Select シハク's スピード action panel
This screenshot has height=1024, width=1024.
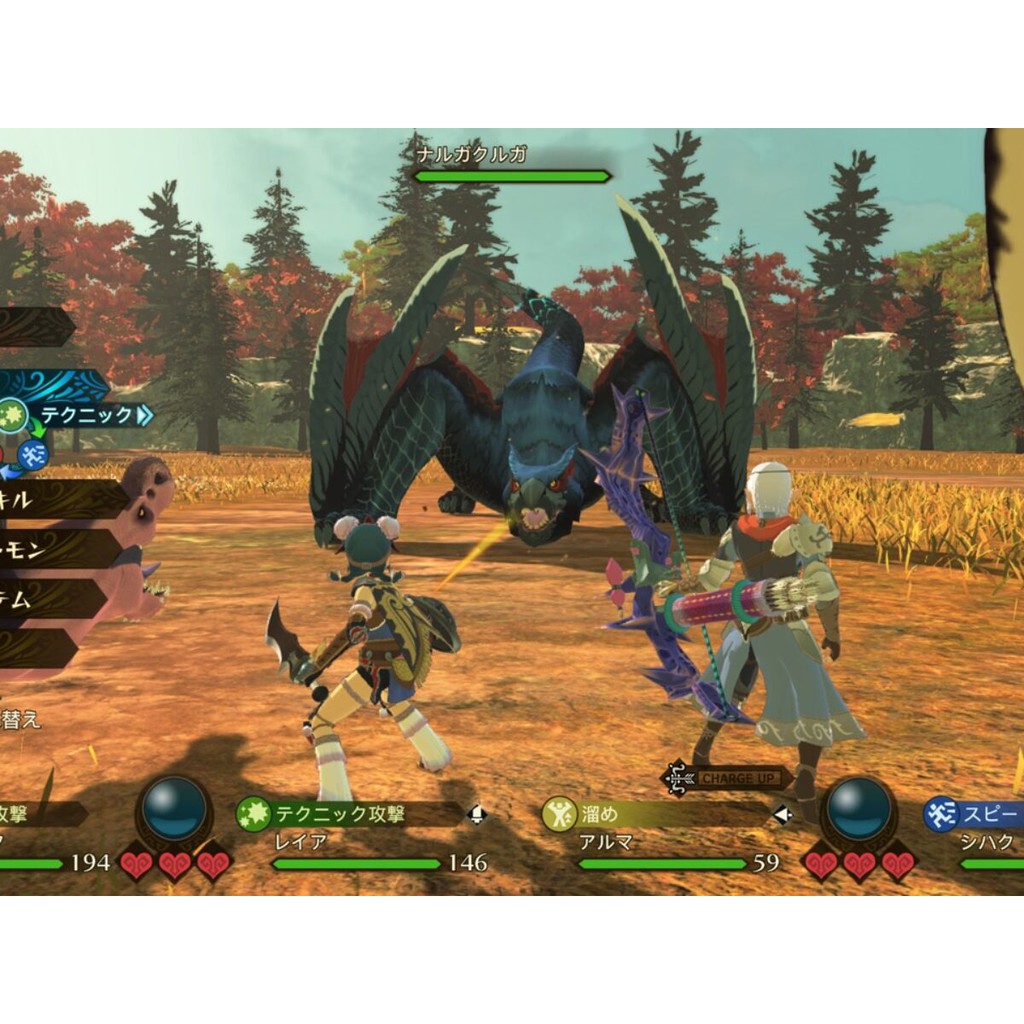pos(975,814)
